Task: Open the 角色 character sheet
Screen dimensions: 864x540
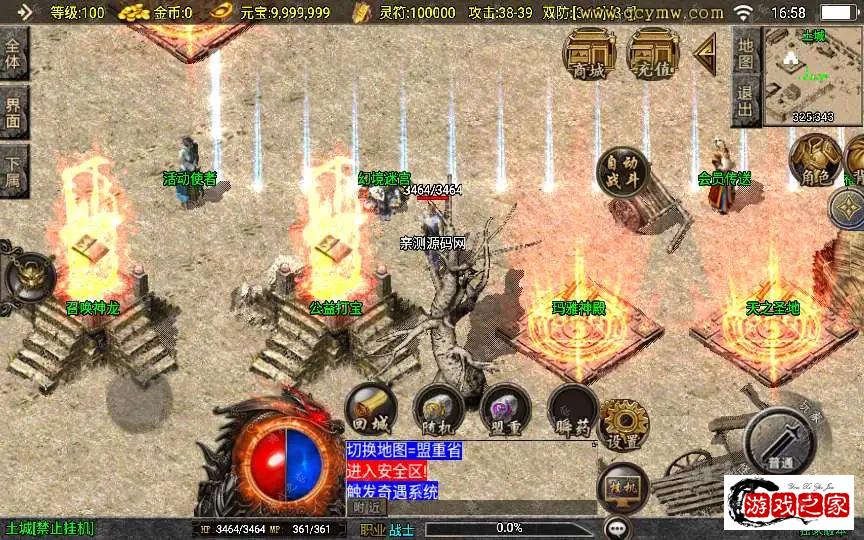Action: coord(815,160)
